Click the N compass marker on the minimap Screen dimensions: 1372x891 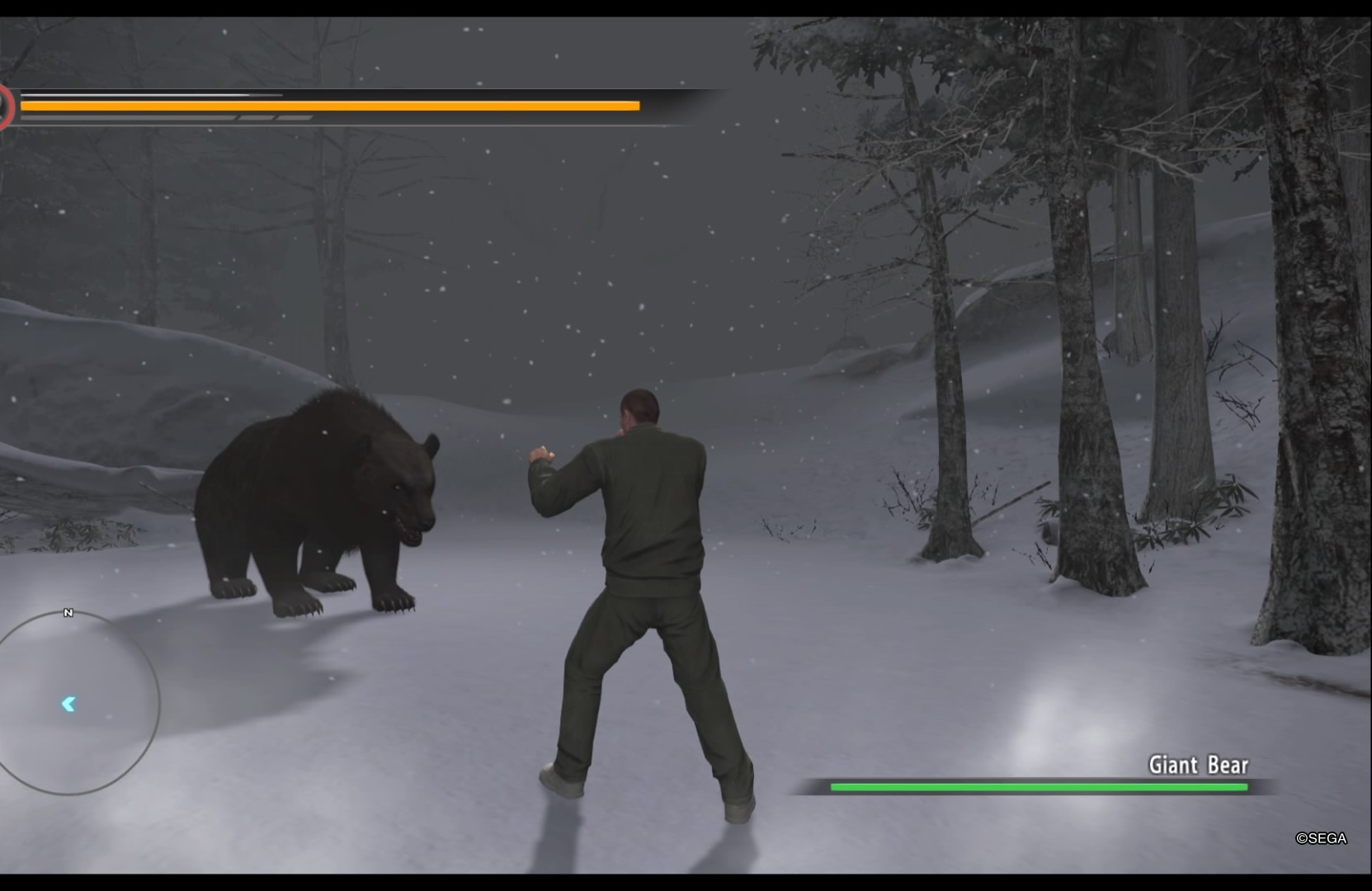coord(69,612)
